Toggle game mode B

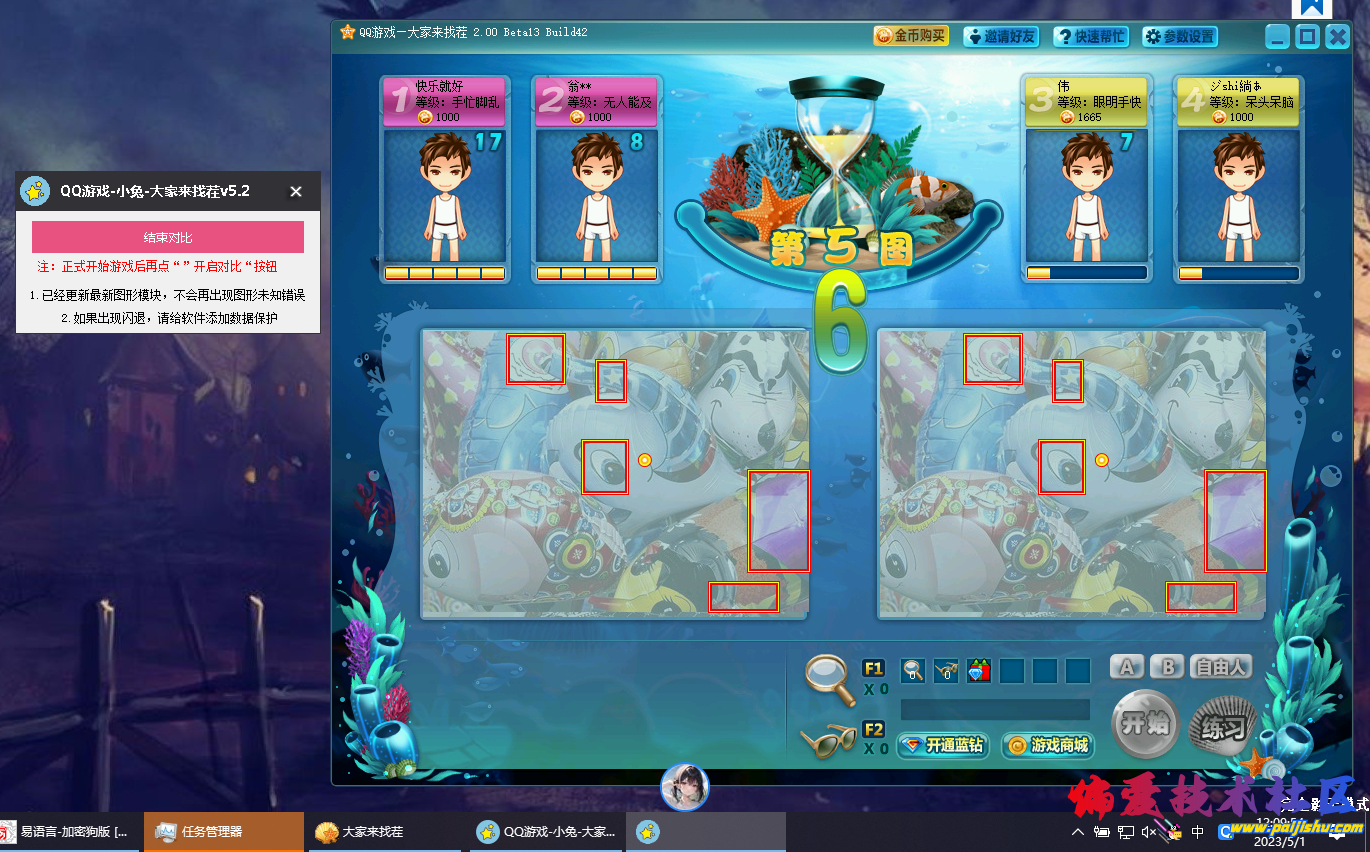(1166, 666)
